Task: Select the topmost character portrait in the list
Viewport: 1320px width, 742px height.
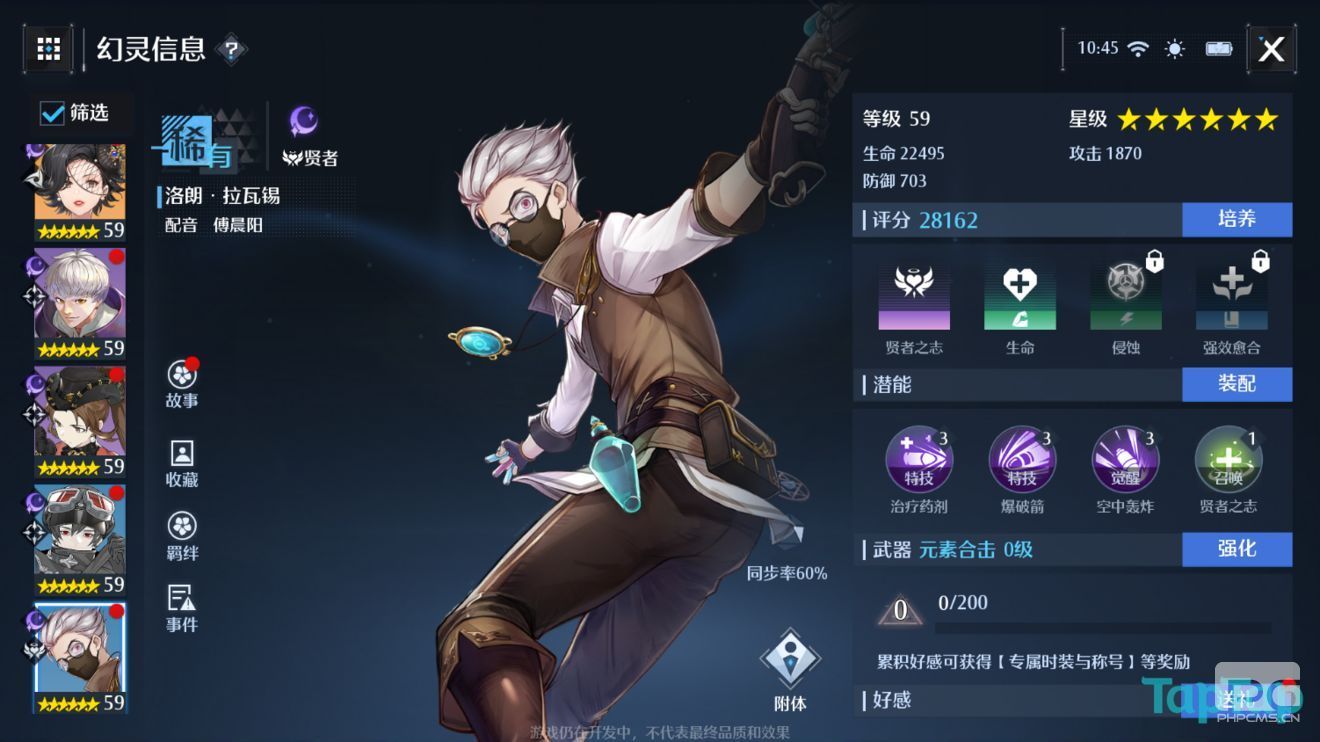Action: pos(75,182)
